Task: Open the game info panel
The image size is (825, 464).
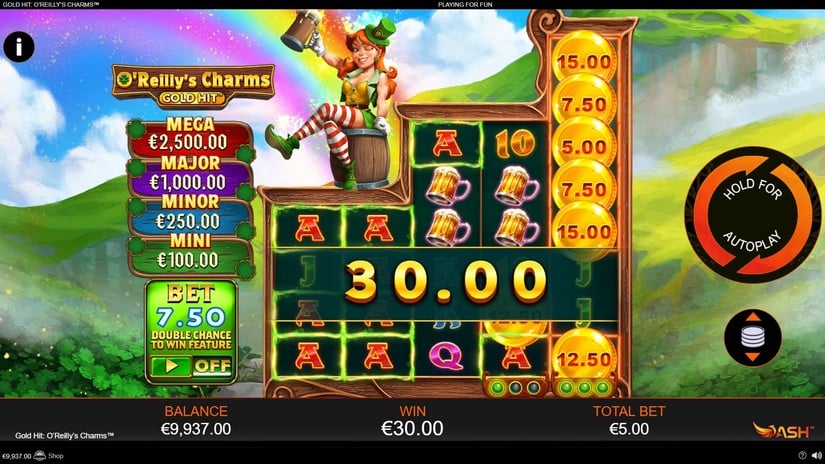Action: [x=19, y=46]
